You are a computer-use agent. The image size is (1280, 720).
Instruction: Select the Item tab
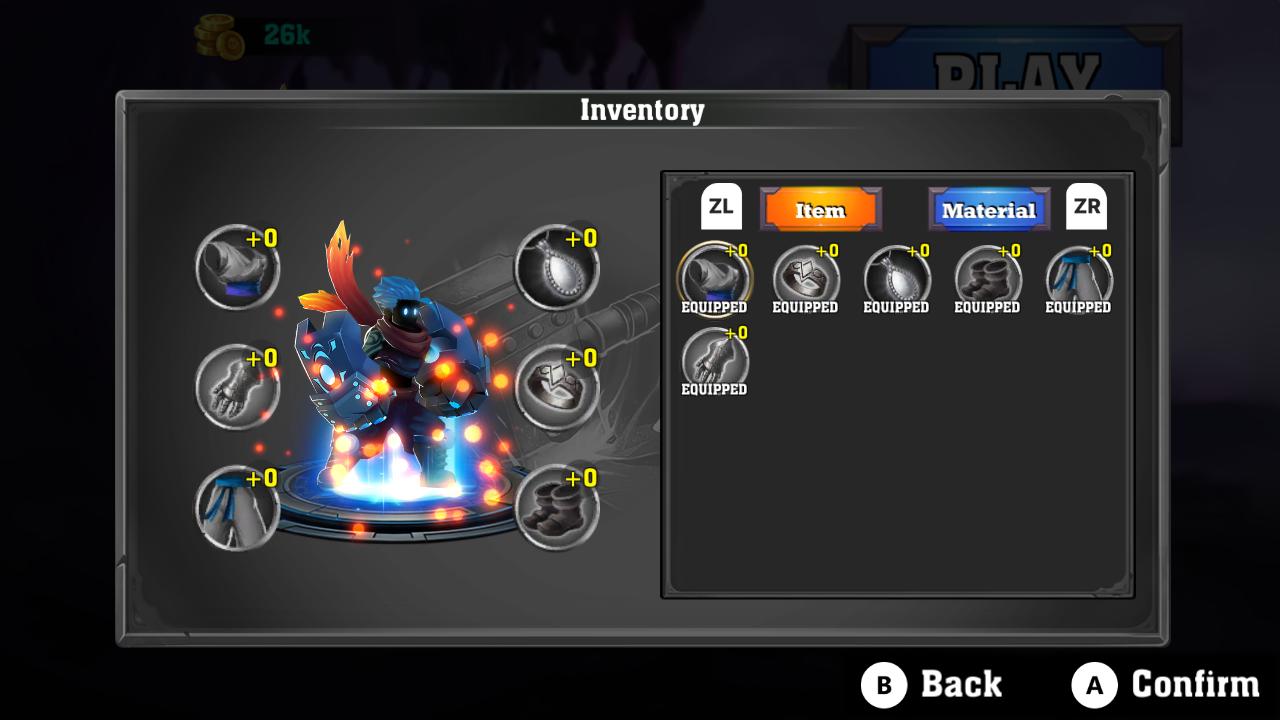pos(820,210)
